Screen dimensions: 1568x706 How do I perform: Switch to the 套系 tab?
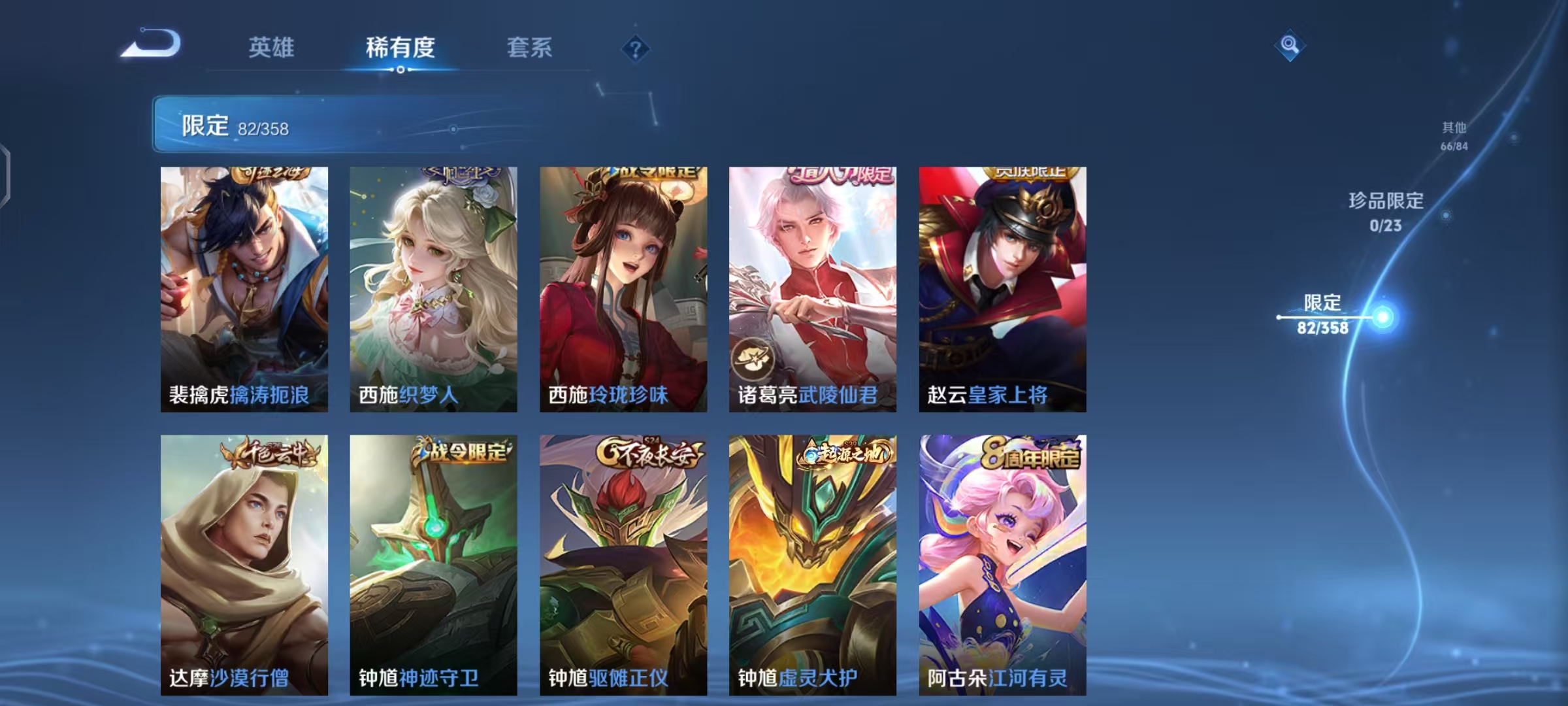[x=529, y=48]
